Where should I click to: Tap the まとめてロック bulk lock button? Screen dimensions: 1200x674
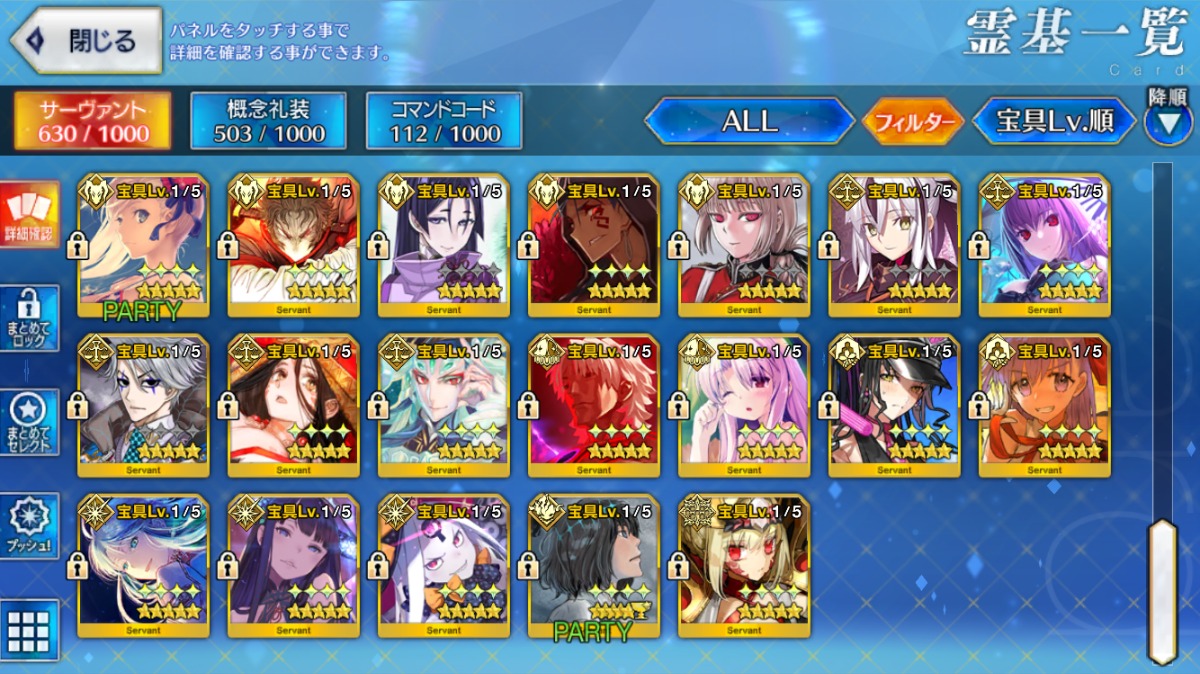29,318
